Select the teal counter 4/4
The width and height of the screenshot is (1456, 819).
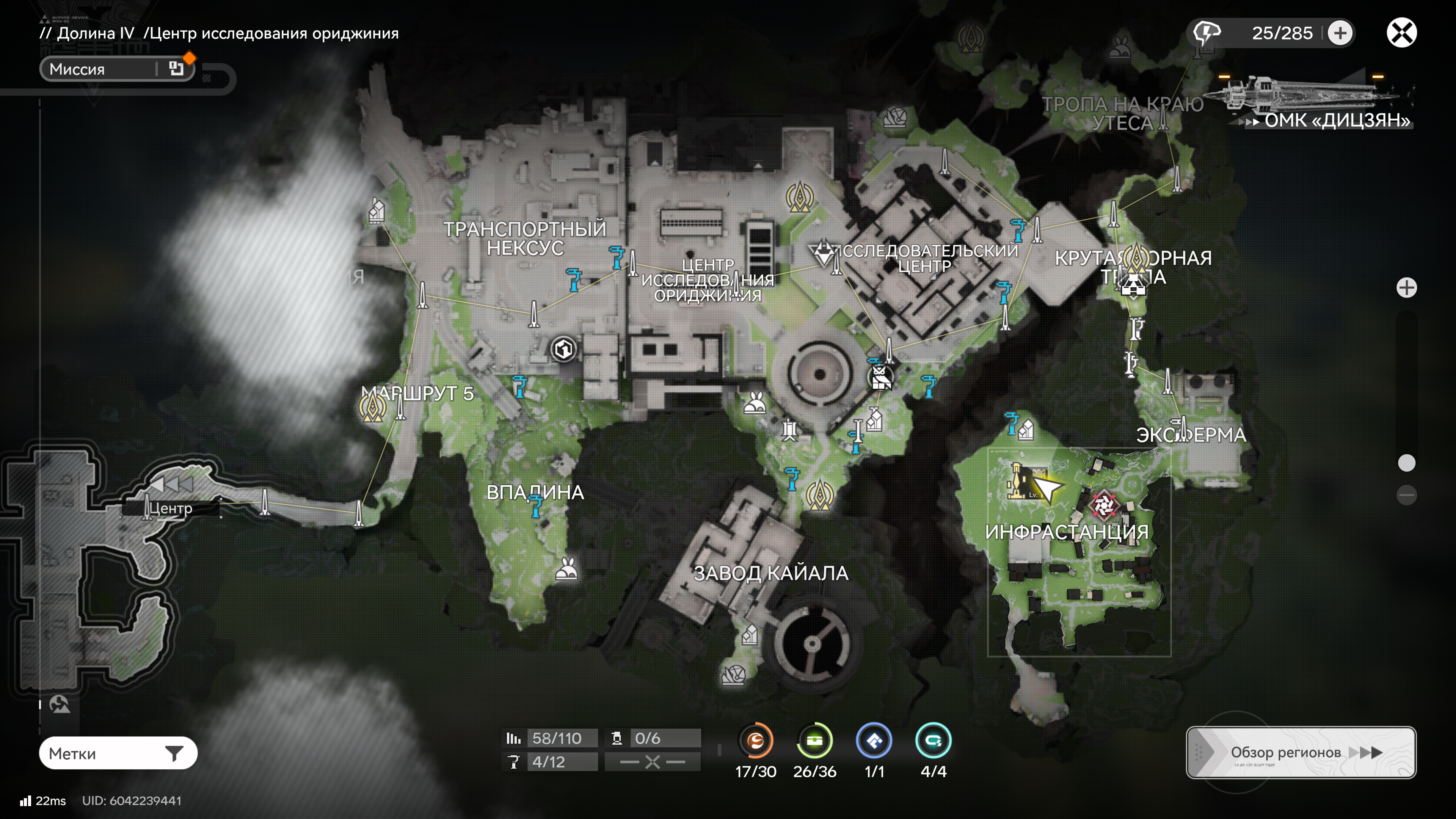933,741
